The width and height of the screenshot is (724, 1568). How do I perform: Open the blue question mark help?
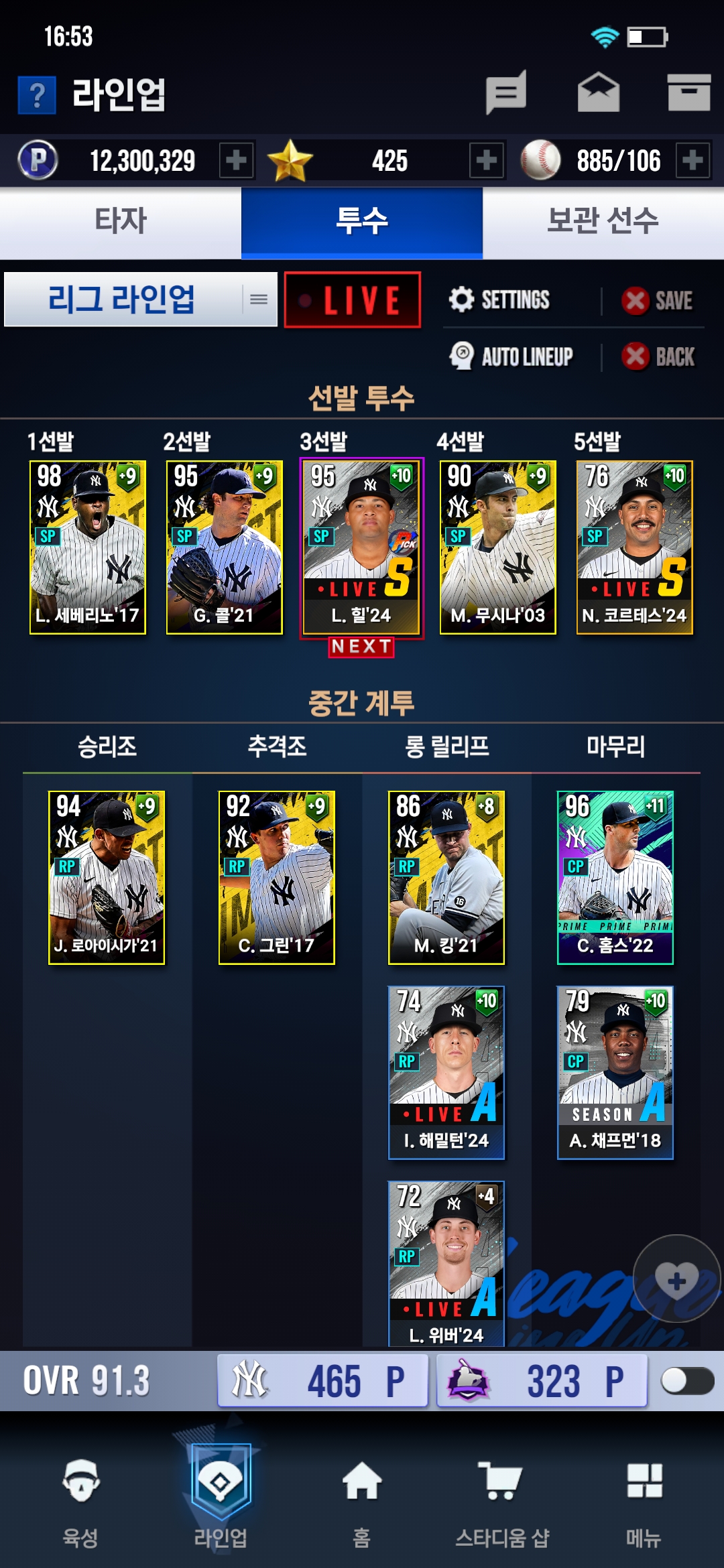[37, 95]
